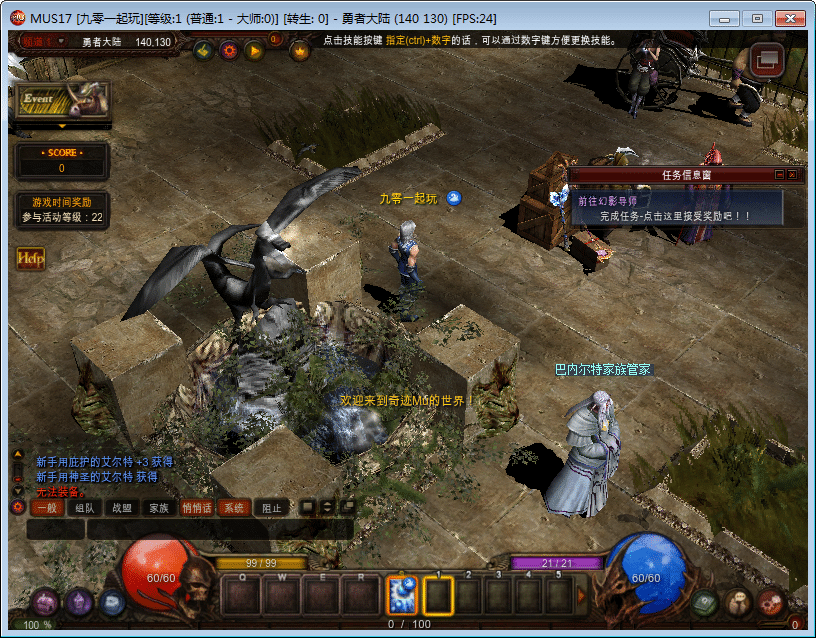The height and width of the screenshot is (638, 816).
Task: Switch to the 组队 chat tab
Action: (84, 508)
